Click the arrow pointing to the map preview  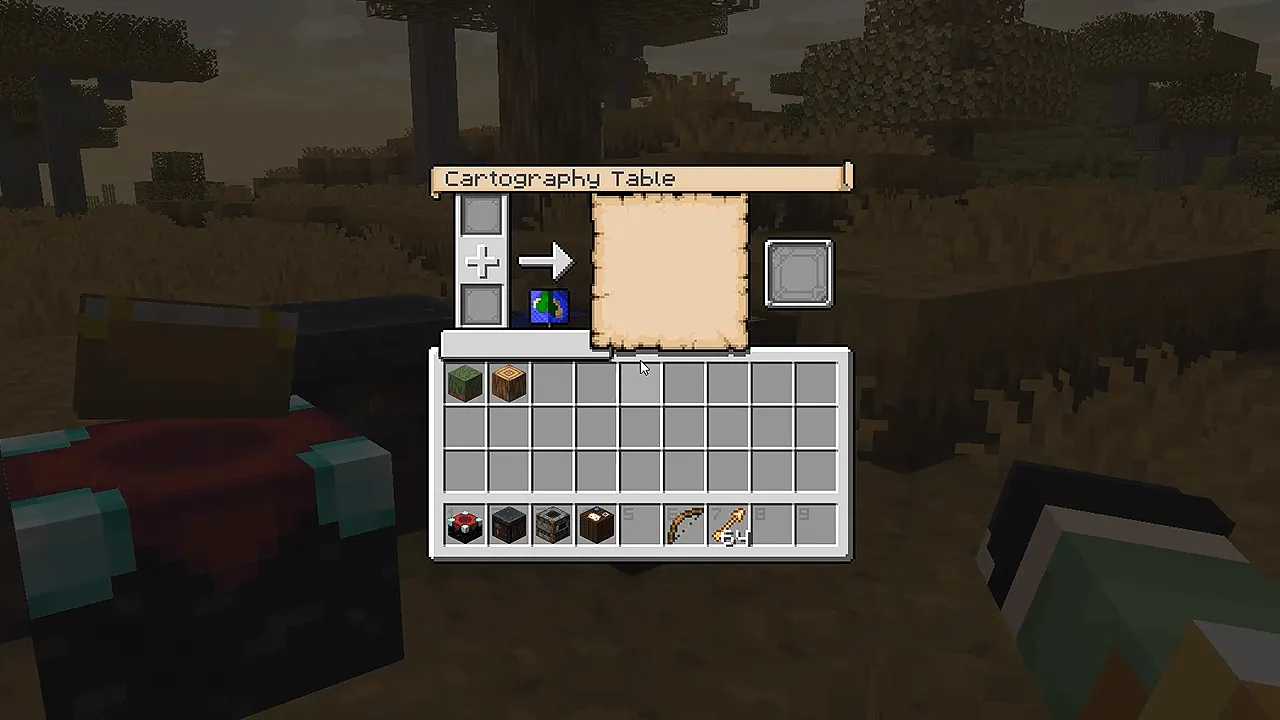click(546, 261)
